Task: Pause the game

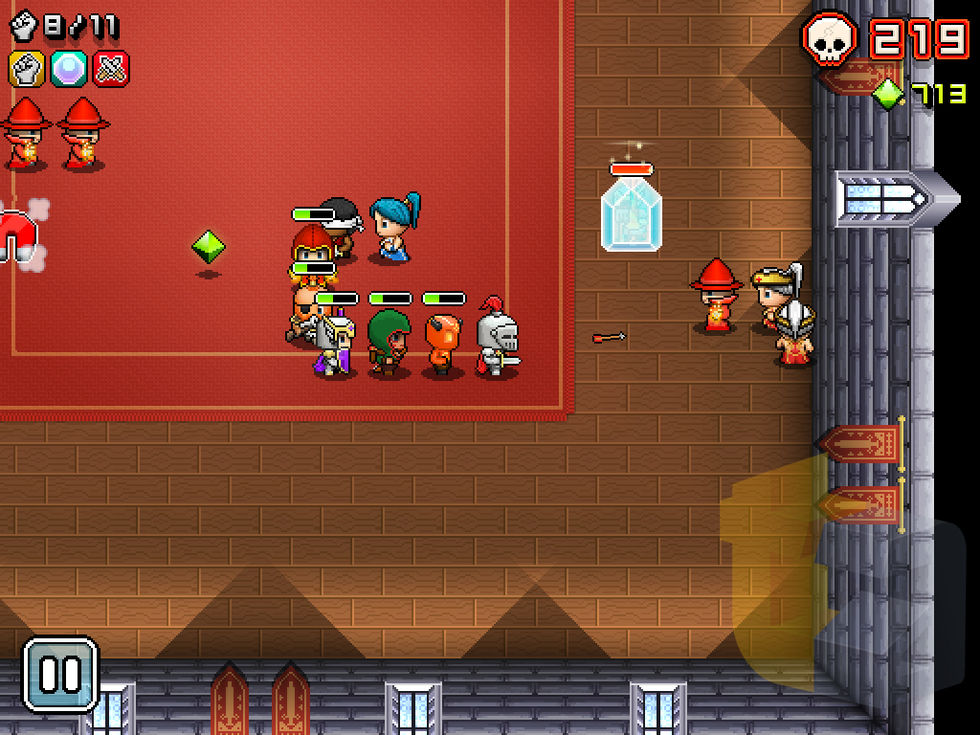Action: coord(60,675)
